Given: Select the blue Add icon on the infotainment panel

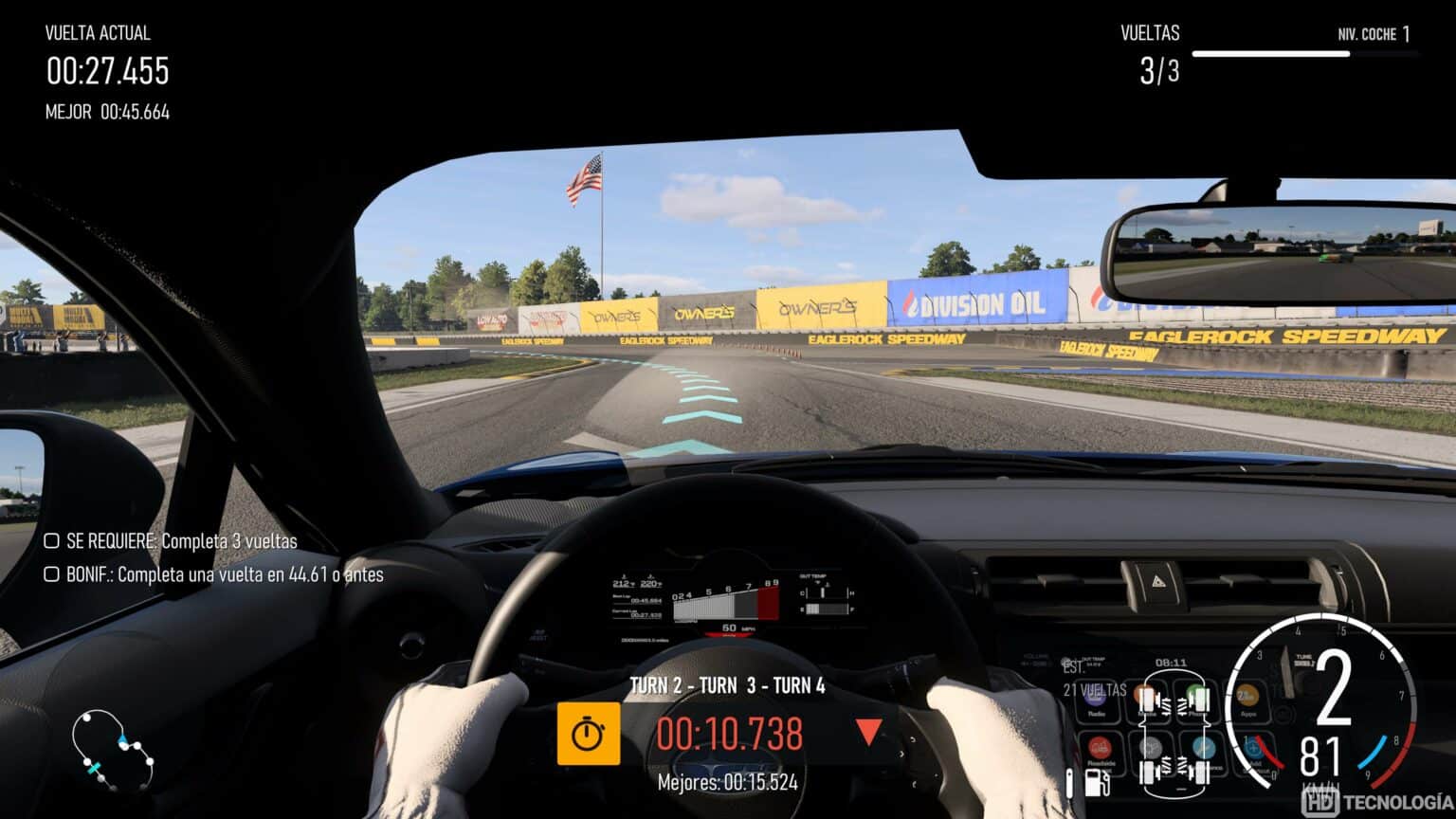Looking at the screenshot, I should 1254,748.
